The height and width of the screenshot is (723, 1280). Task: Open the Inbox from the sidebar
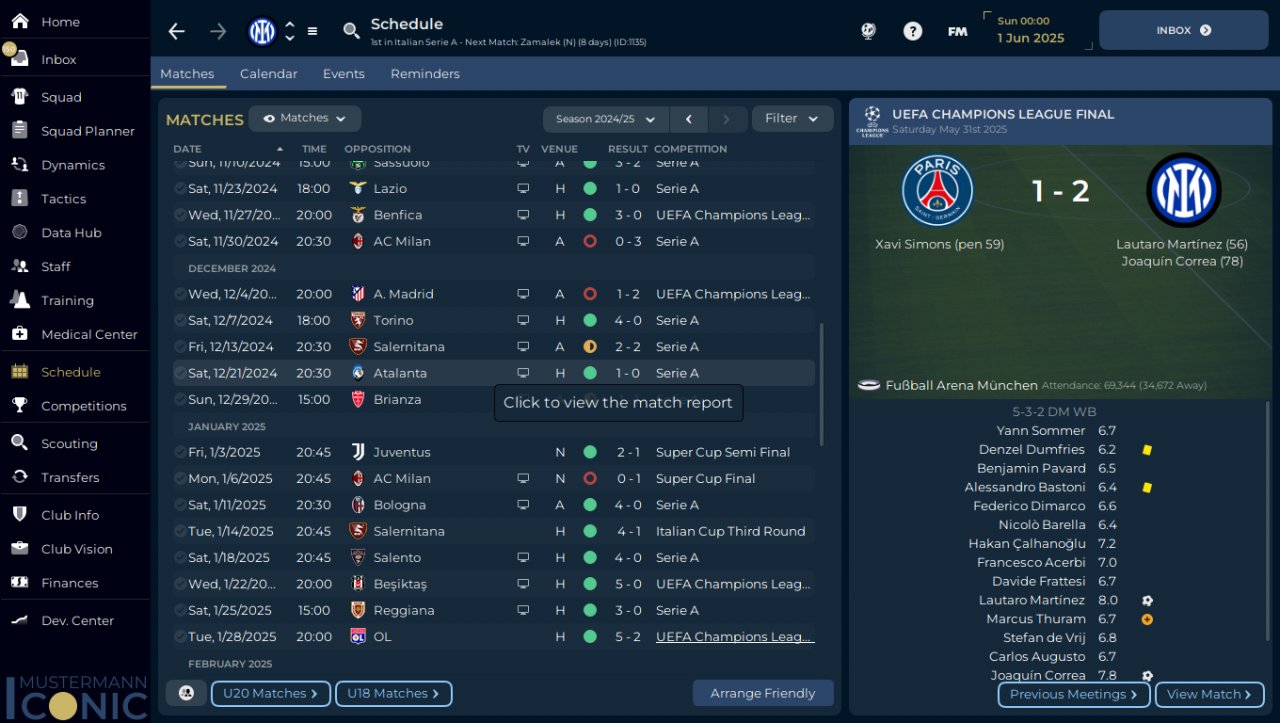pyautogui.click(x=58, y=60)
